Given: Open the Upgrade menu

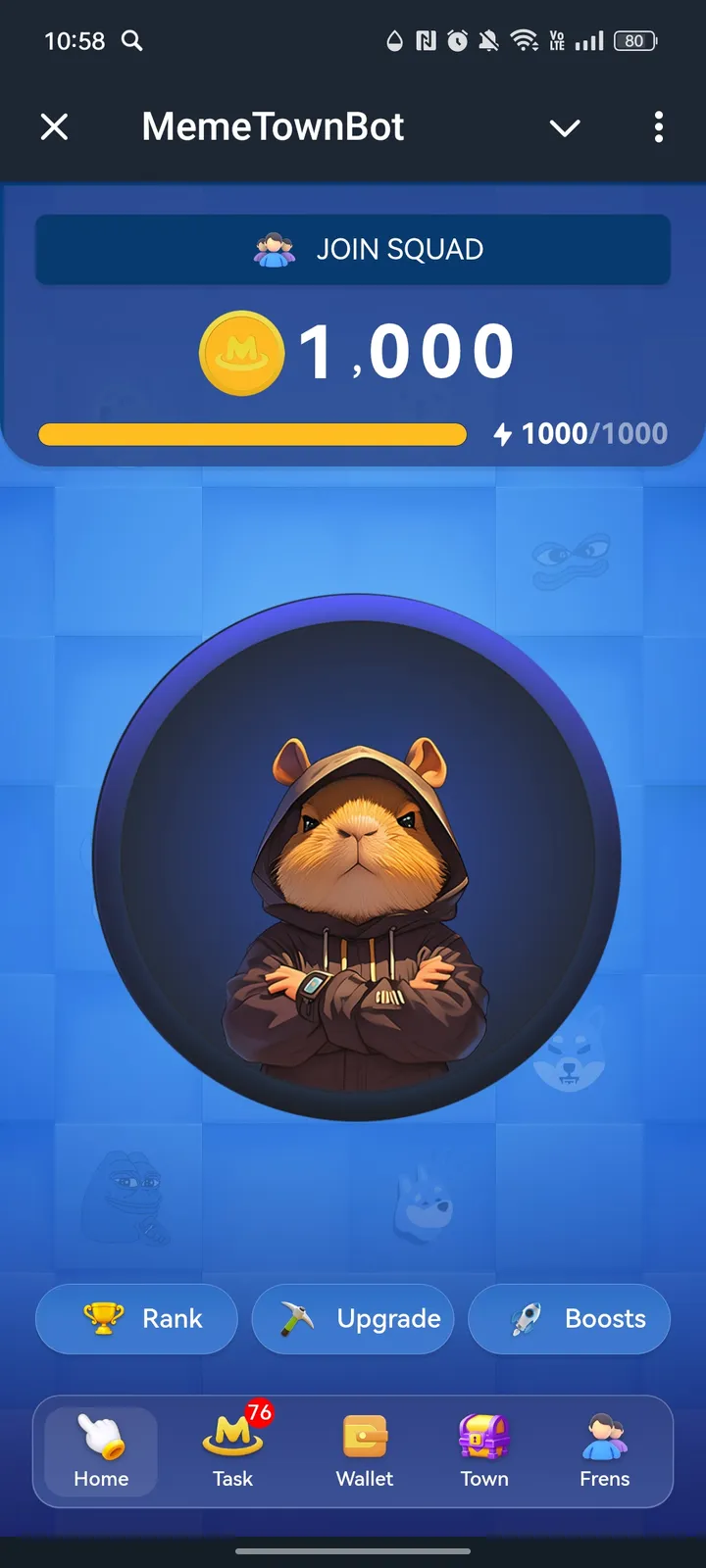Looking at the screenshot, I should (x=353, y=1319).
